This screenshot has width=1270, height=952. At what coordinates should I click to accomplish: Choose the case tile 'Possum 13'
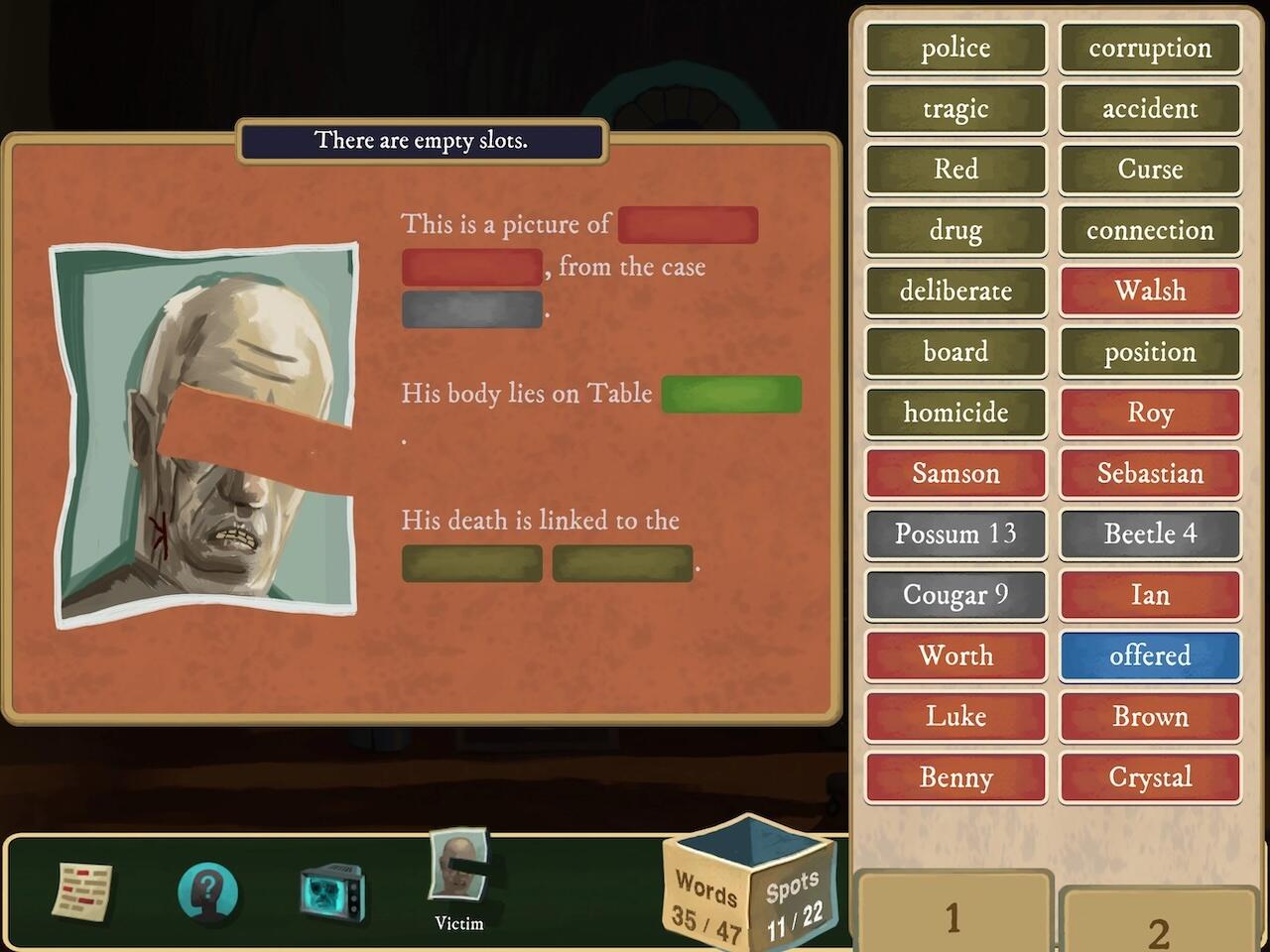coord(955,535)
